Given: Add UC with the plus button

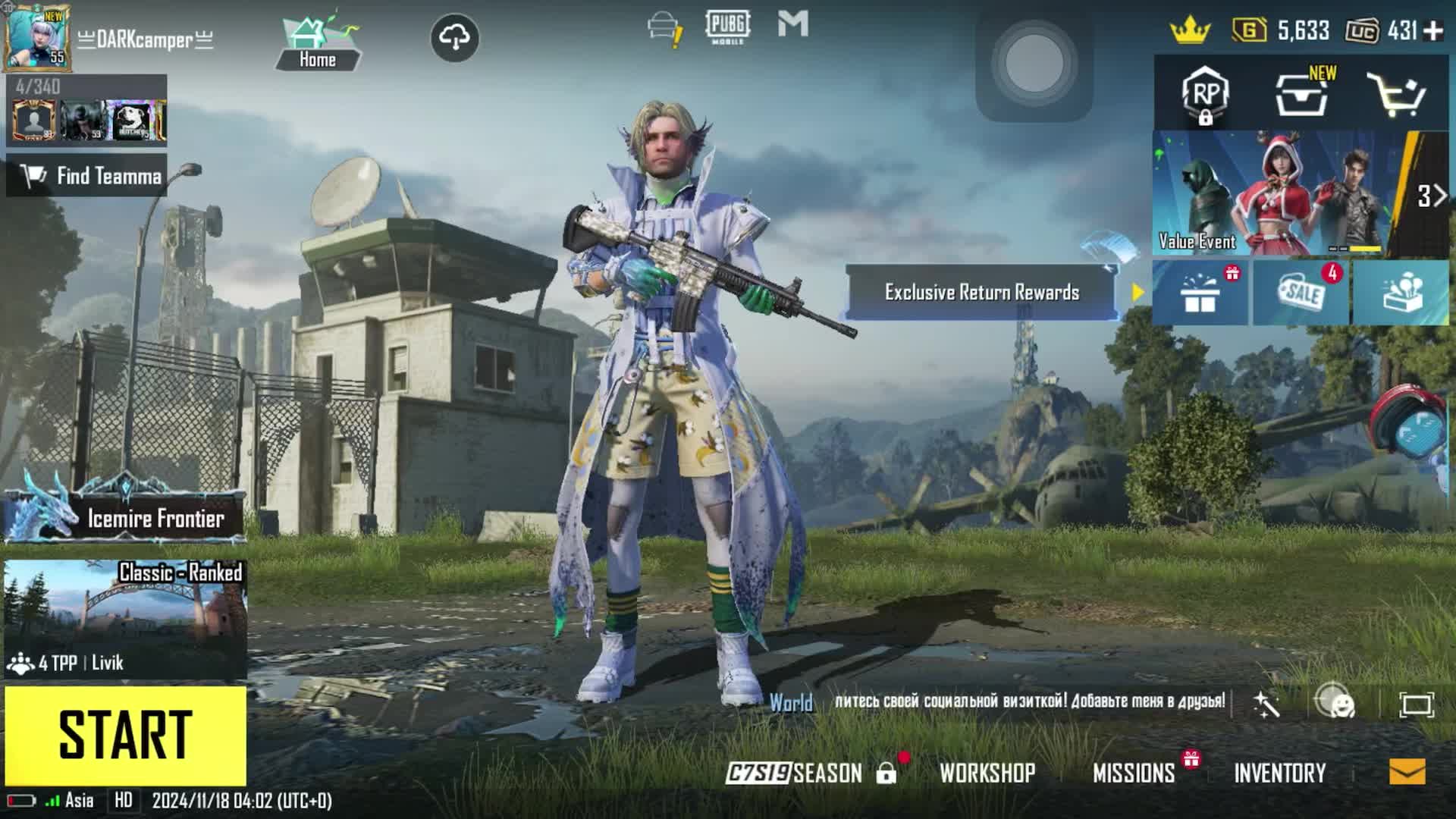Looking at the screenshot, I should [1433, 31].
